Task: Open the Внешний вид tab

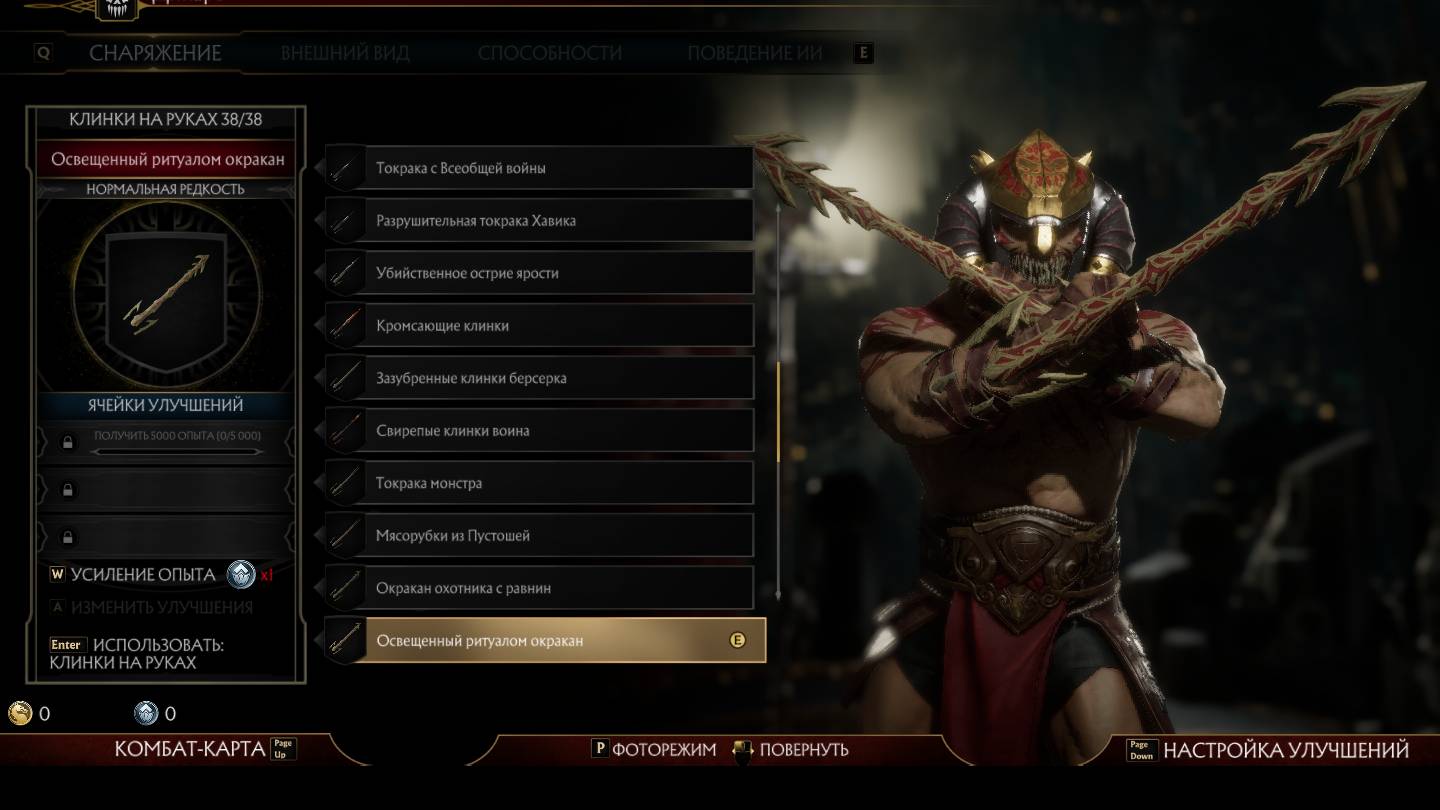Action: [x=345, y=53]
